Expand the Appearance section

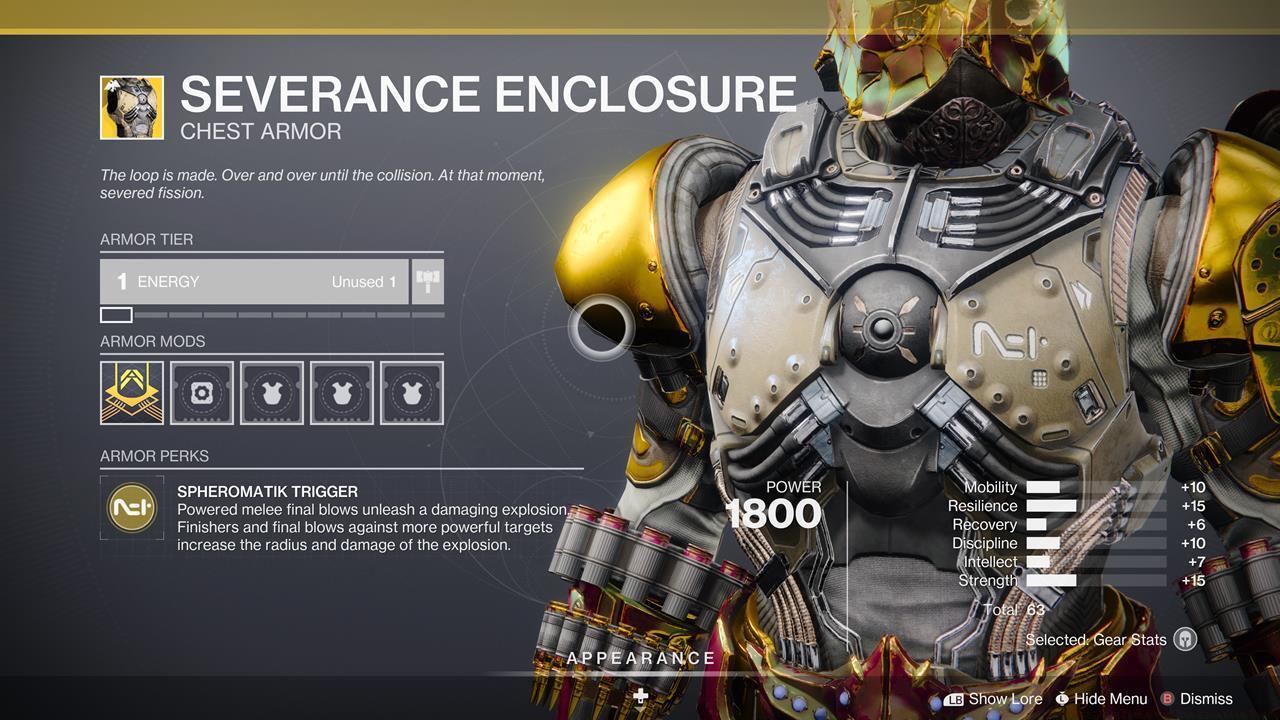(x=640, y=658)
